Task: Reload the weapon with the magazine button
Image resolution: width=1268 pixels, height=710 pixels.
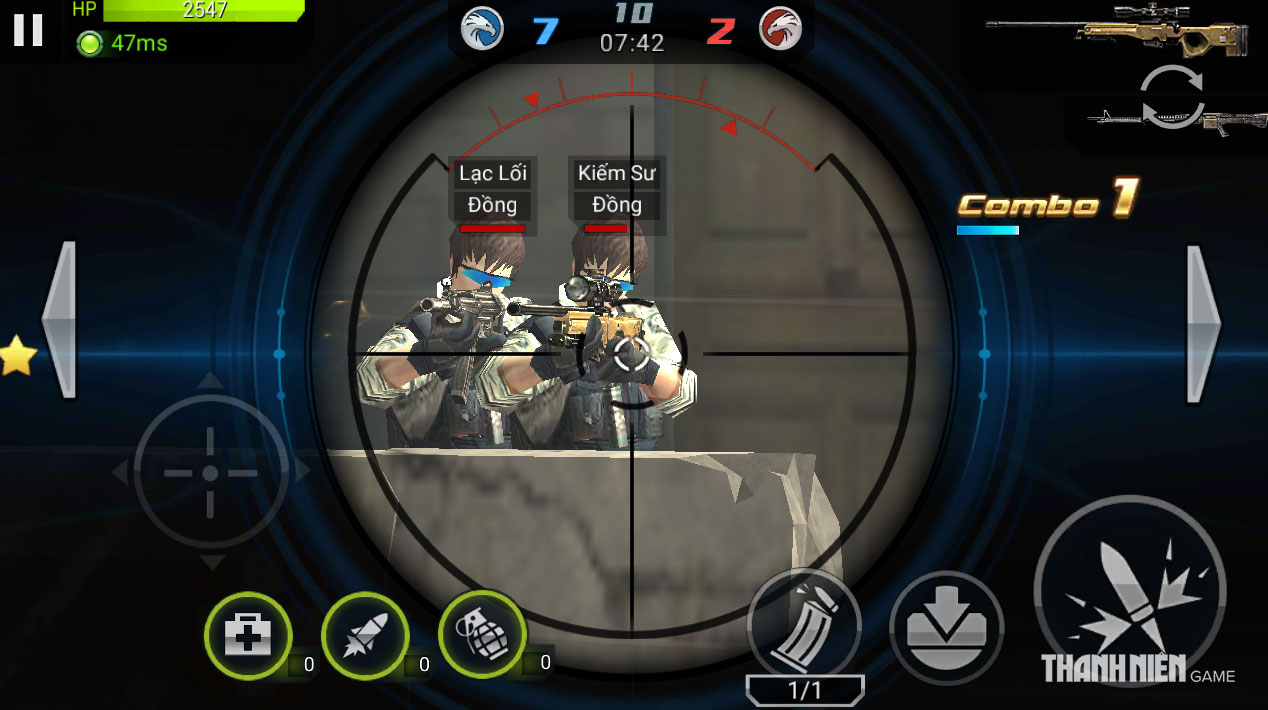Action: [803, 625]
